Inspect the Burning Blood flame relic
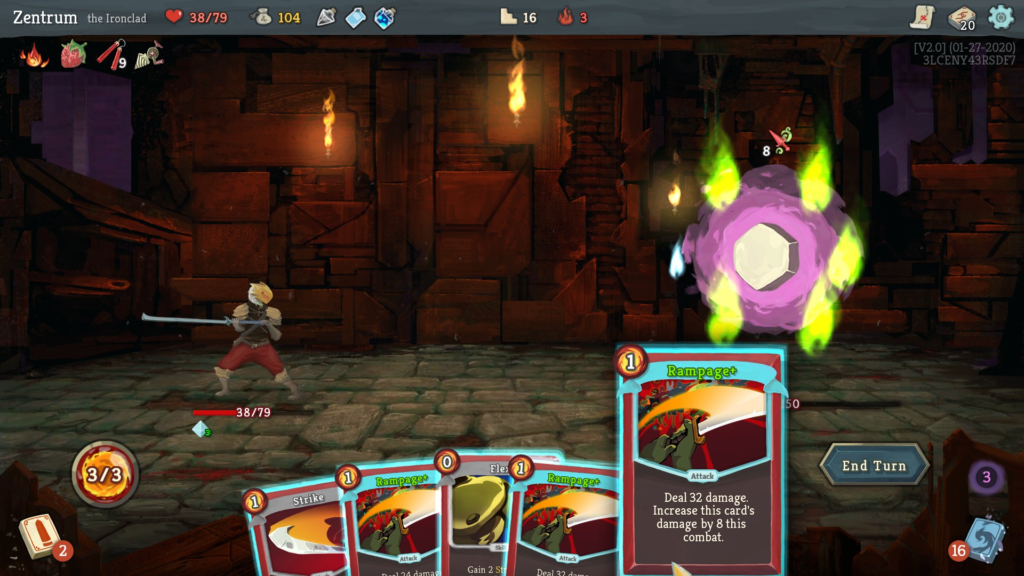This screenshot has height=576, width=1024. pos(35,55)
